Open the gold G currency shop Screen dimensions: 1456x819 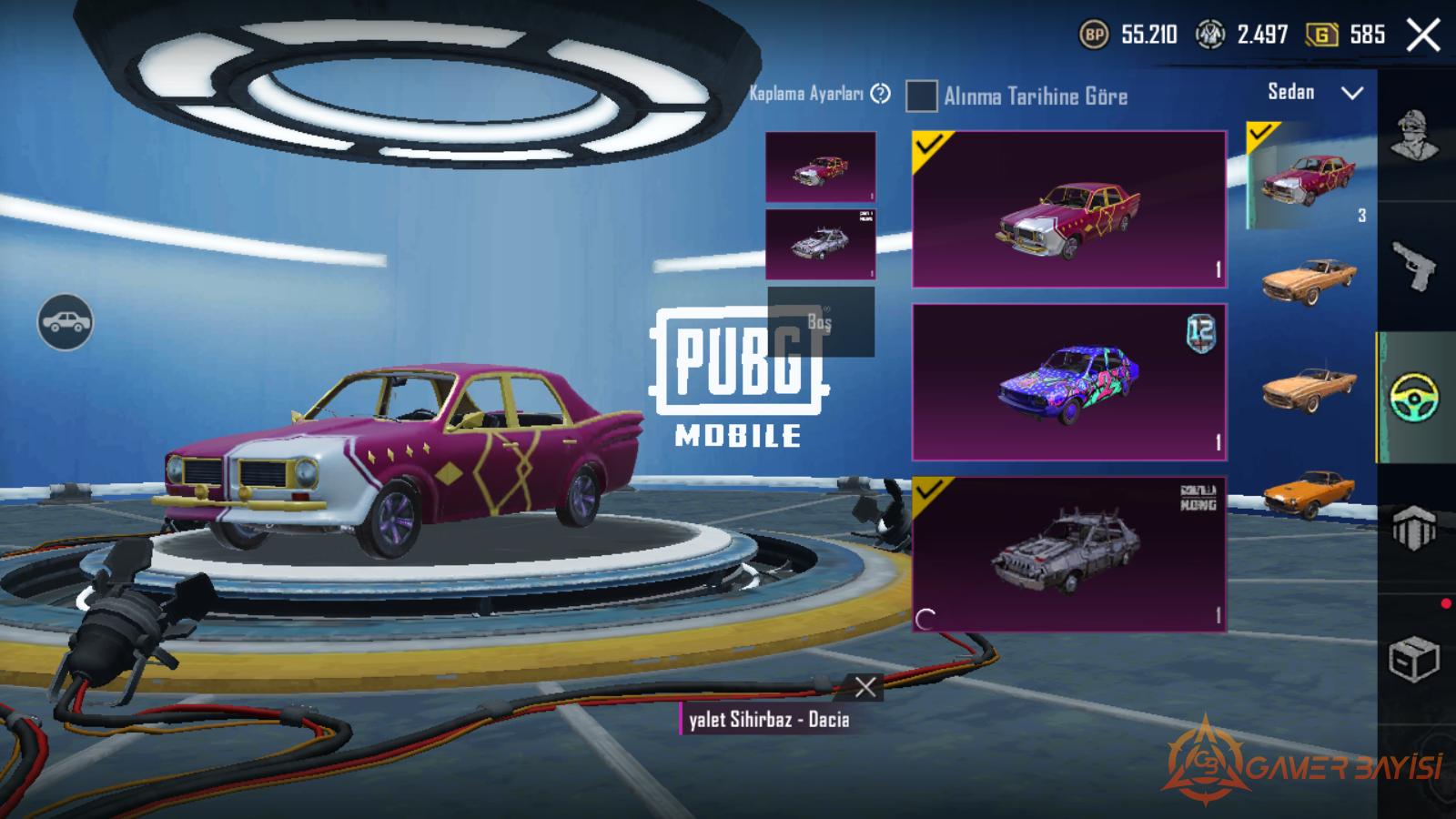point(1344,35)
